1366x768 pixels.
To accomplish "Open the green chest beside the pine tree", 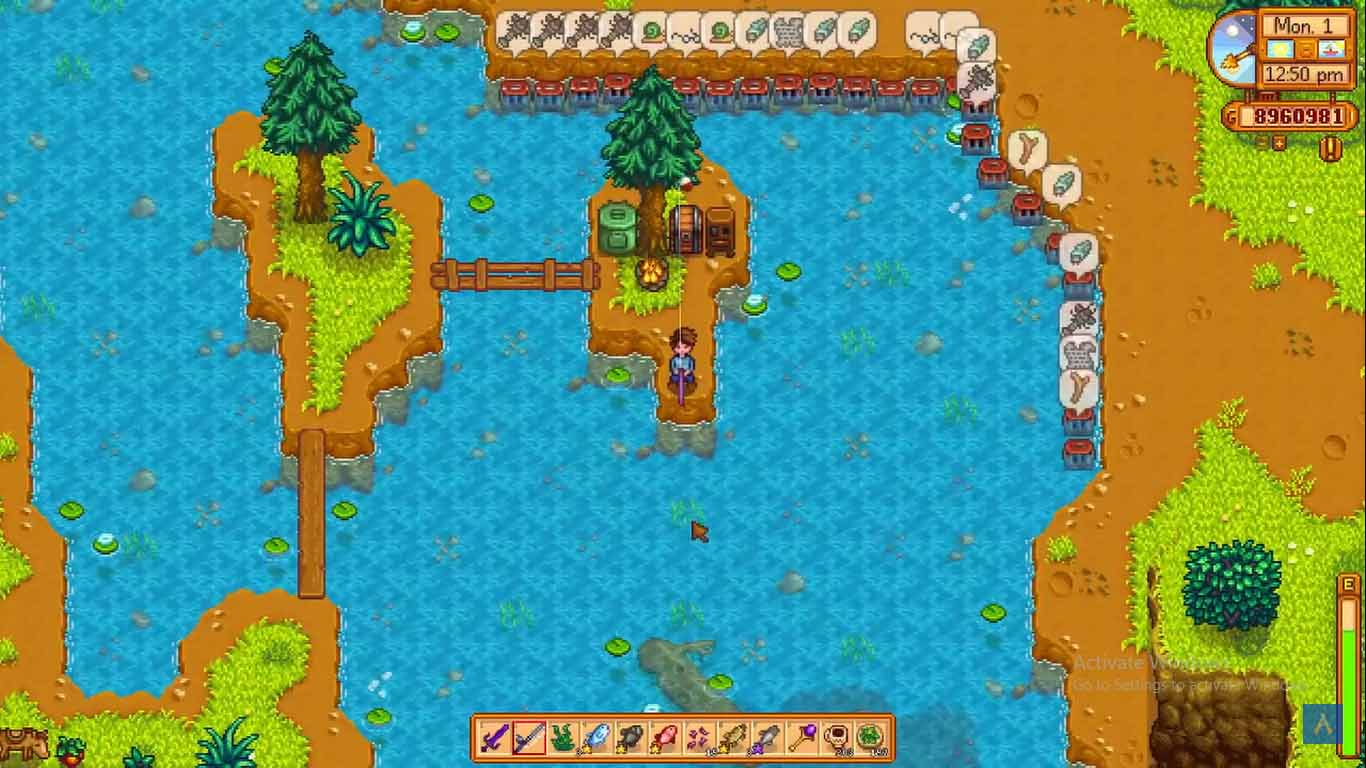I will pos(617,222).
